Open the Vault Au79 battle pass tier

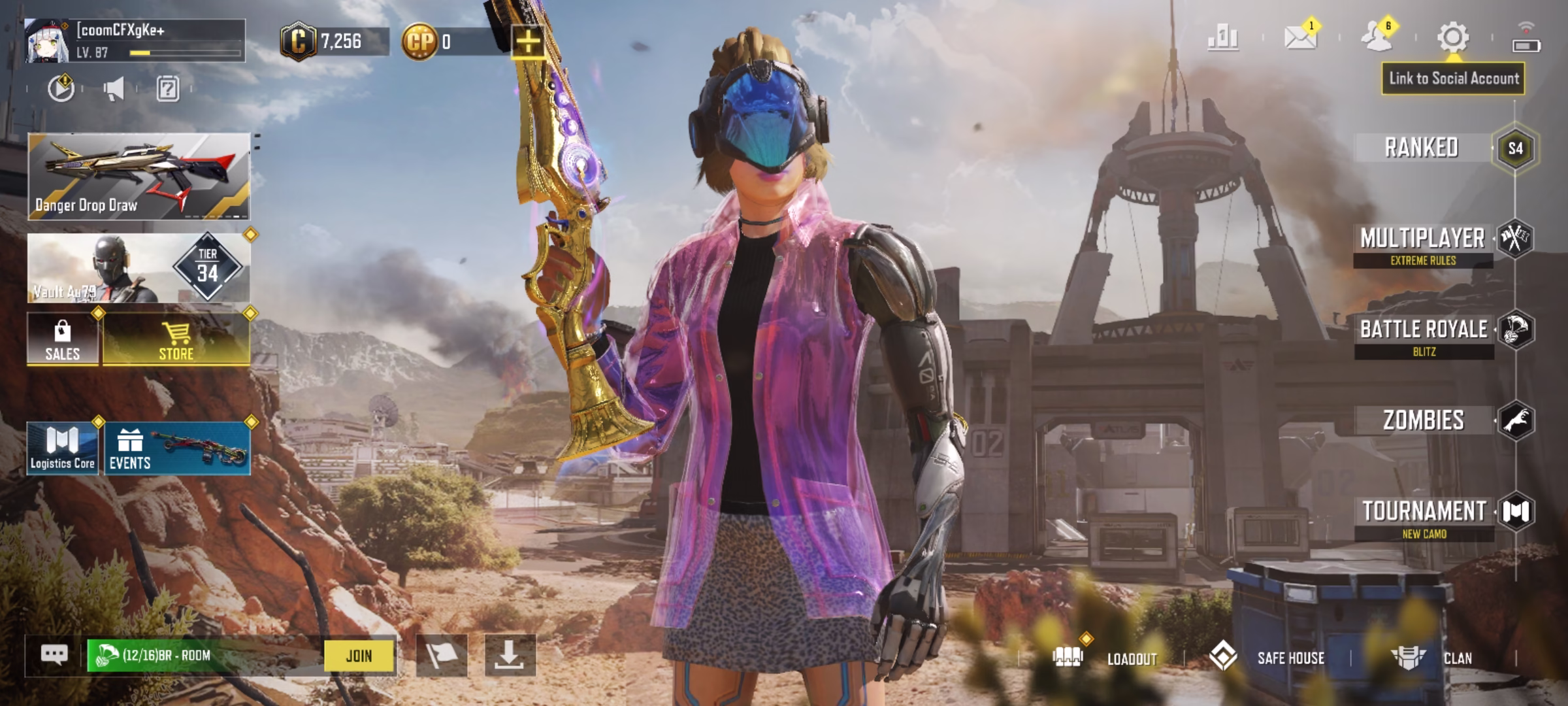pyautogui.click(x=139, y=268)
